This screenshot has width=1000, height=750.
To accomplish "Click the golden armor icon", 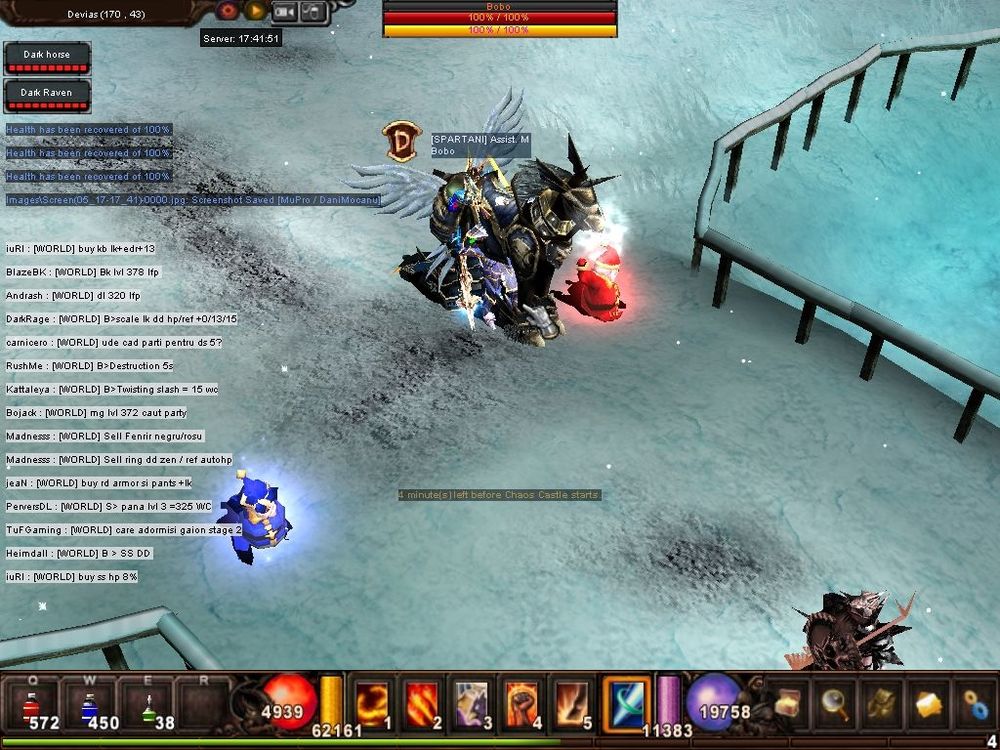I will 882,703.
